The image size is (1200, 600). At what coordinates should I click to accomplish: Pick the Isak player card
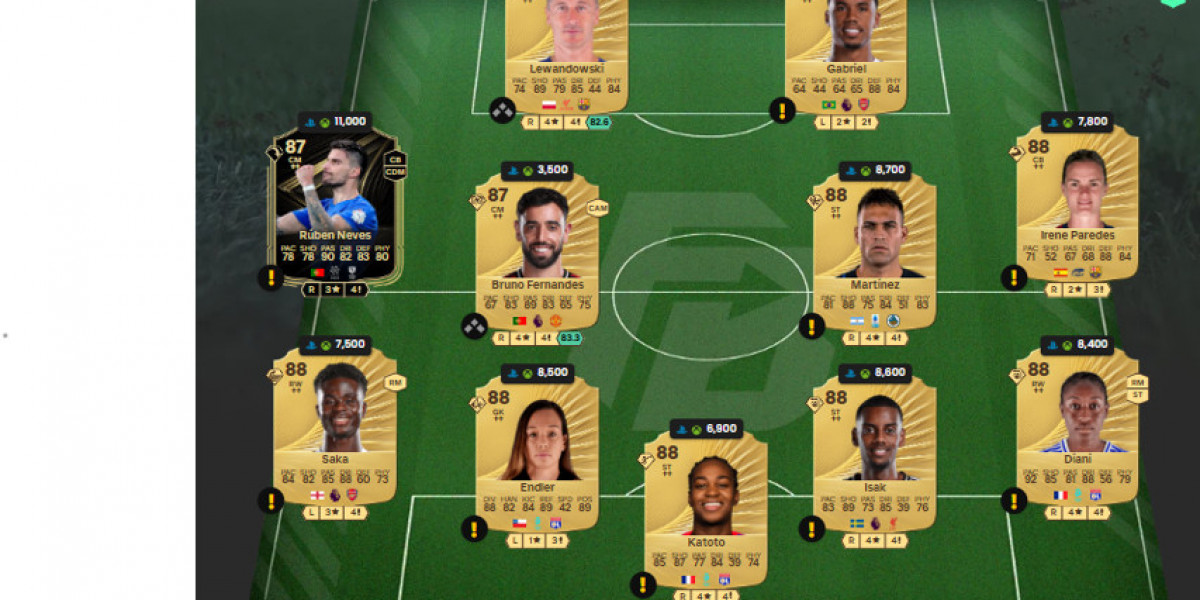(x=874, y=450)
